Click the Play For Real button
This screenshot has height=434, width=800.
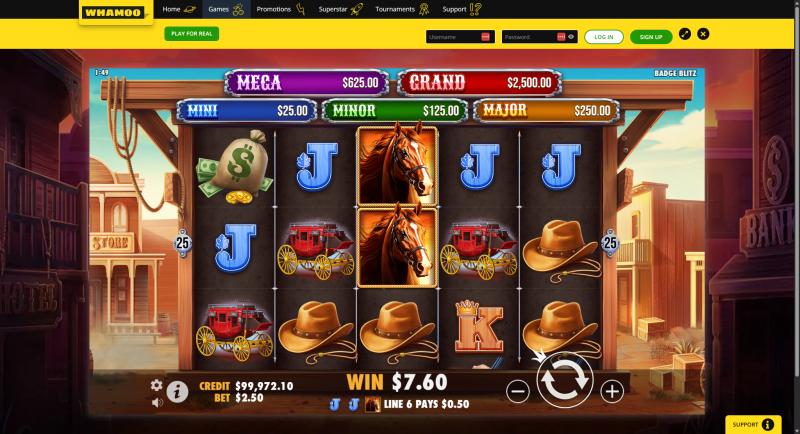[191, 33]
